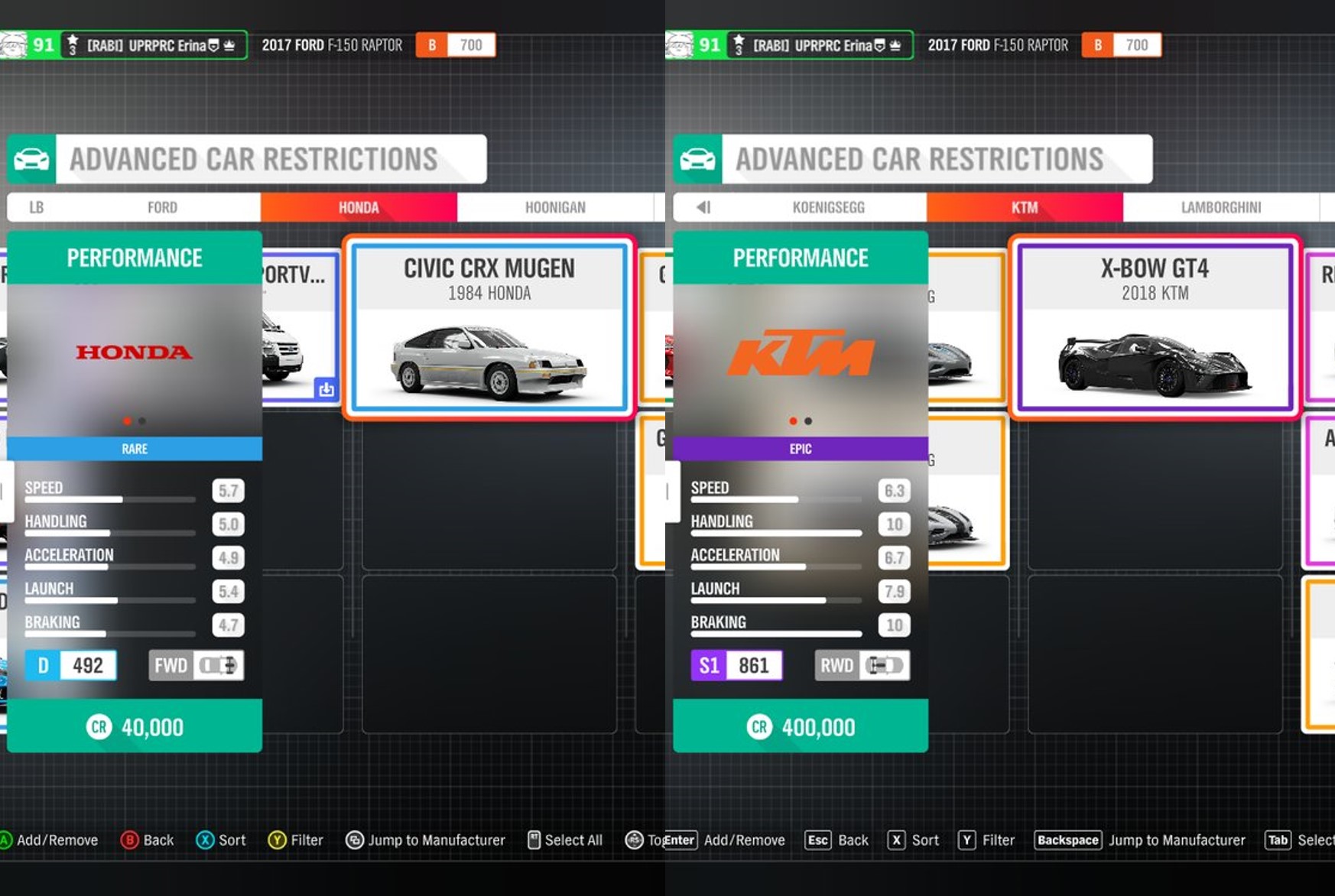
Task: Select the Lamborghini manufacturer tab
Action: point(1222,207)
